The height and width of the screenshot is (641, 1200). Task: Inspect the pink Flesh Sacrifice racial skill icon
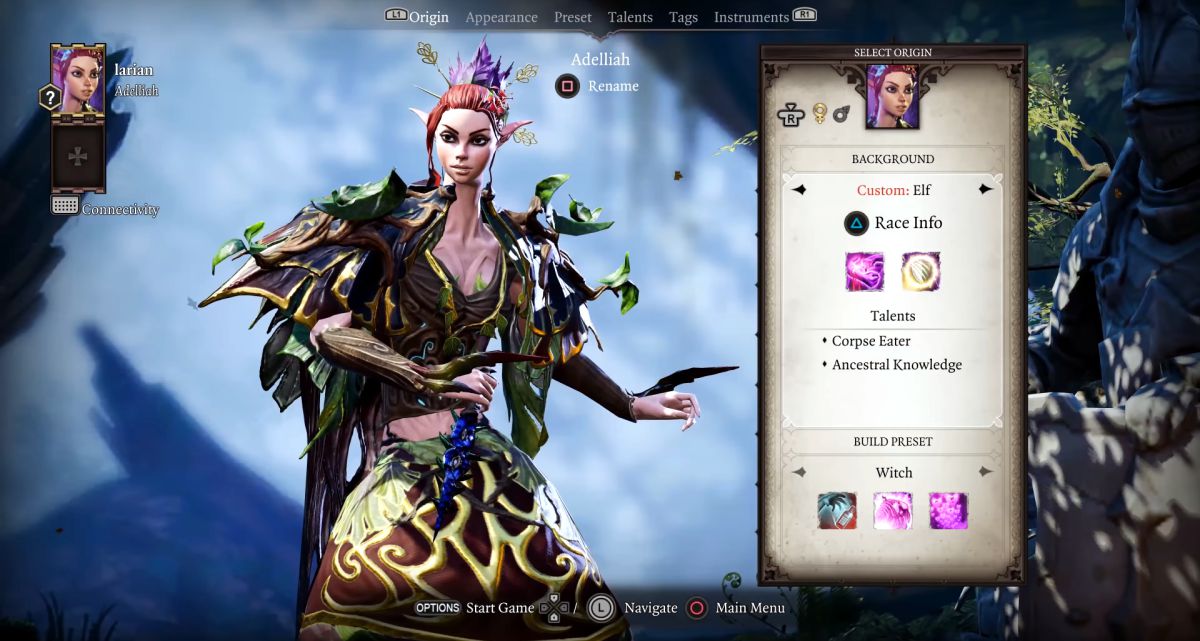pyautogui.click(x=864, y=271)
